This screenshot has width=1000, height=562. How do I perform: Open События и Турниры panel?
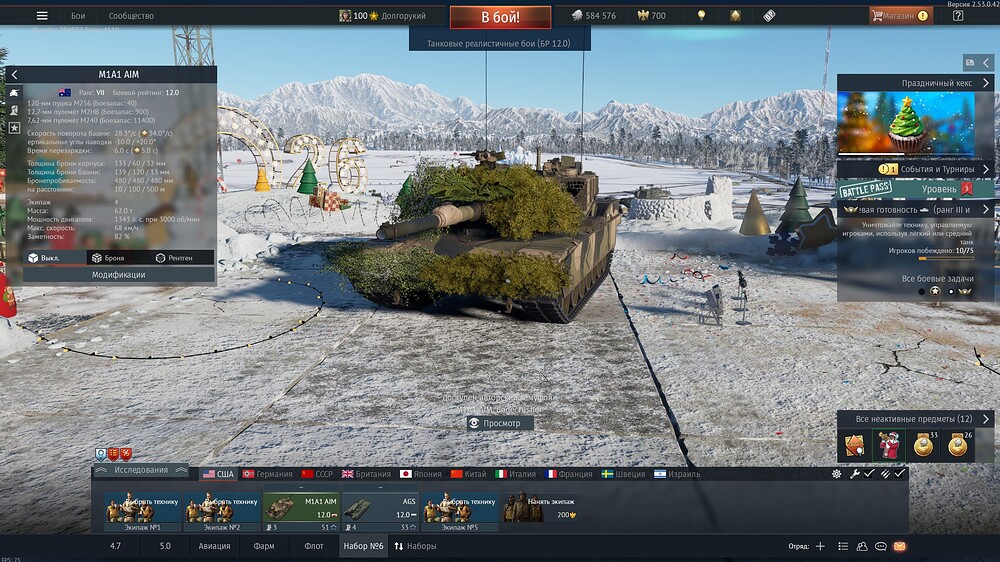coord(916,169)
